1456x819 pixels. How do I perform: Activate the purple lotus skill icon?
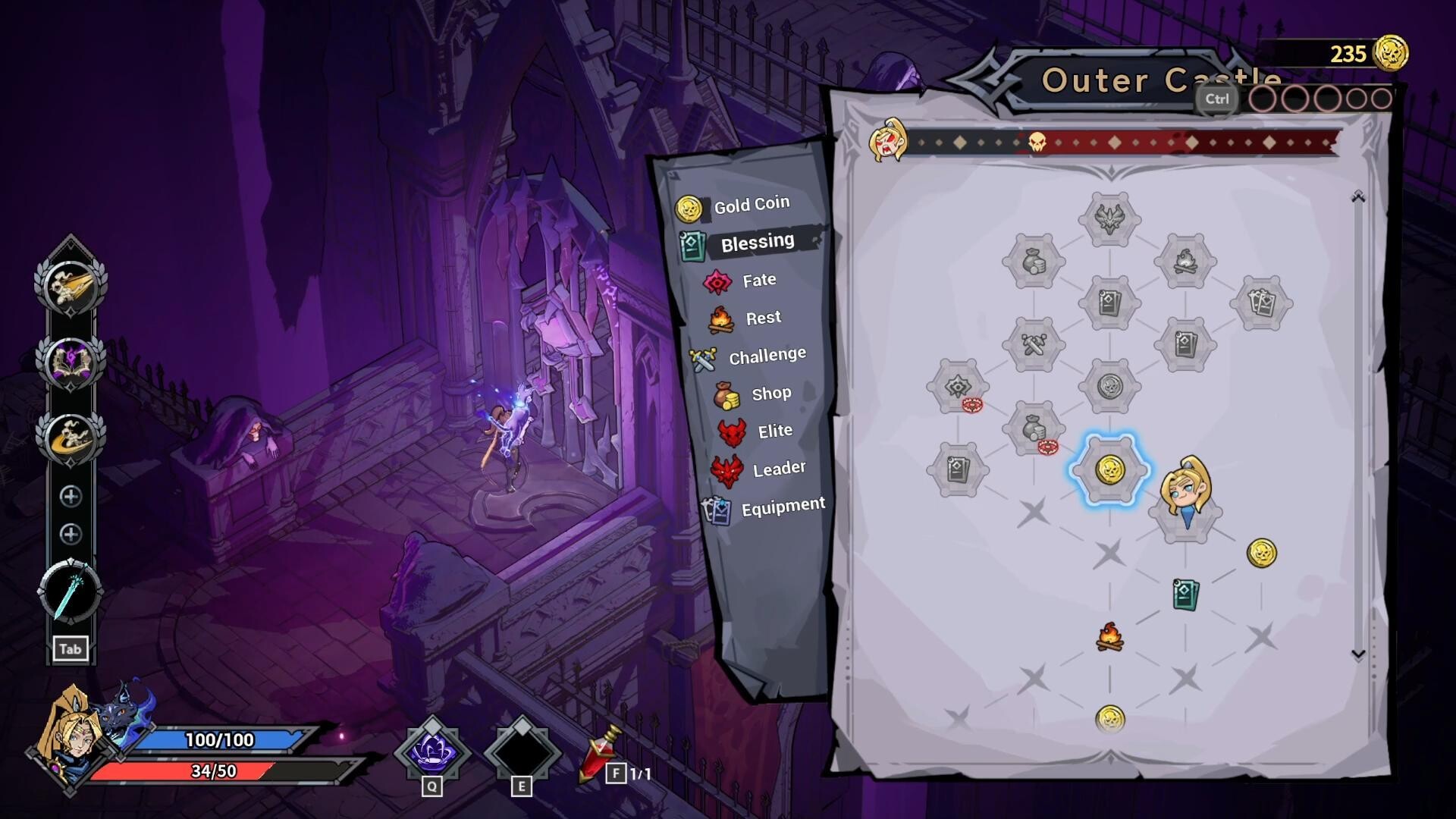(432, 751)
